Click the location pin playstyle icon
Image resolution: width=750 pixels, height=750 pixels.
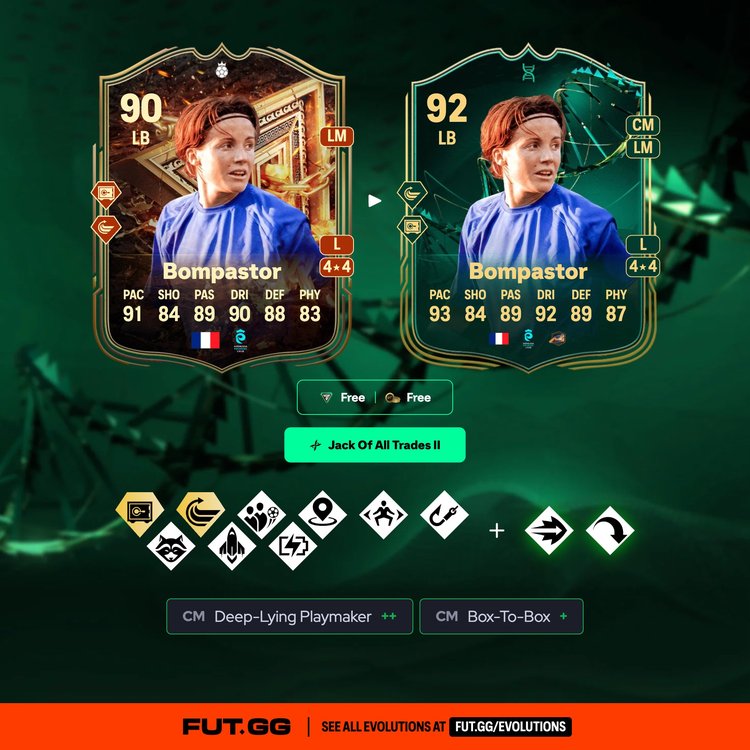tap(322, 514)
